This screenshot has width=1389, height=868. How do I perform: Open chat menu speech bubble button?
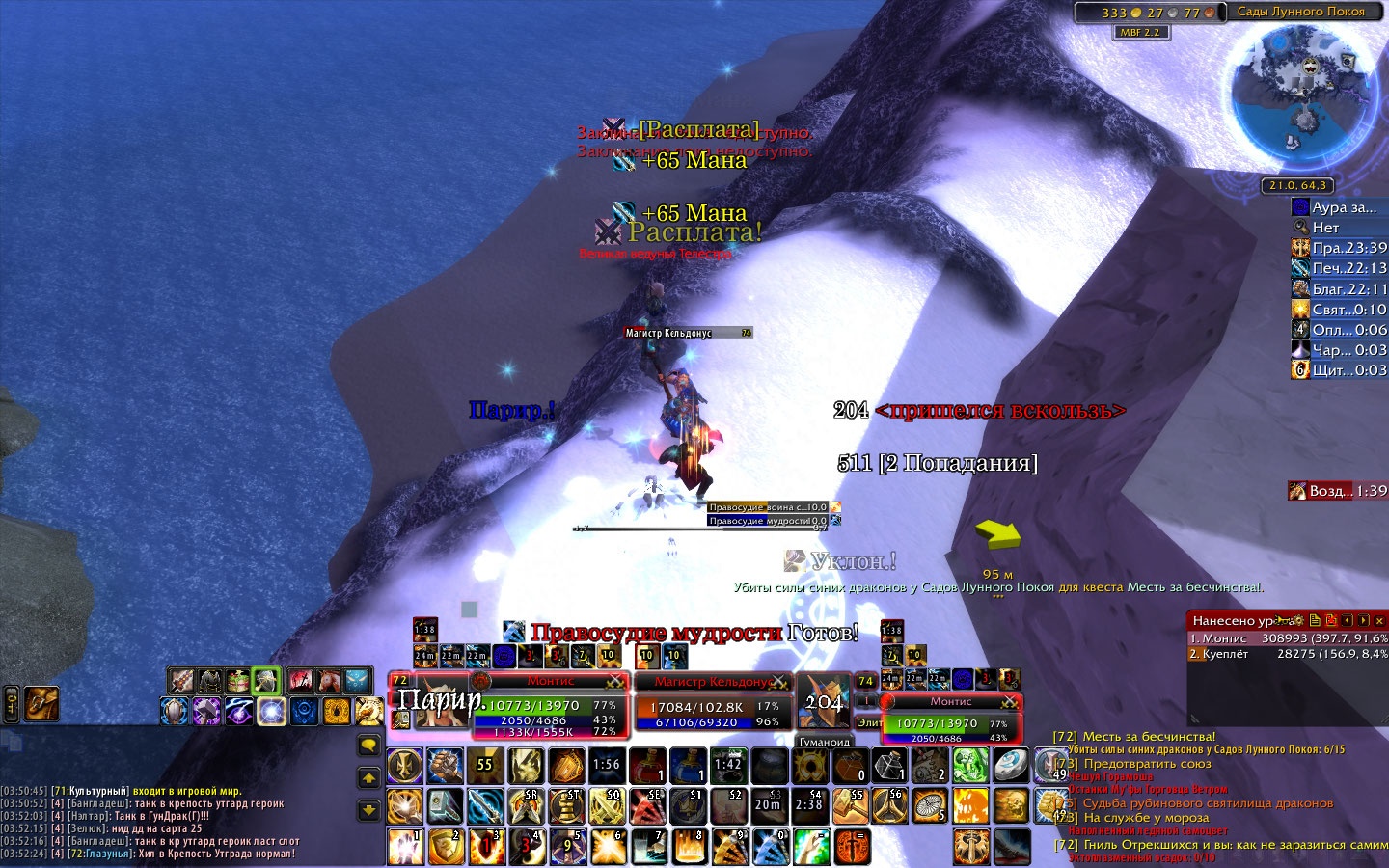368,745
